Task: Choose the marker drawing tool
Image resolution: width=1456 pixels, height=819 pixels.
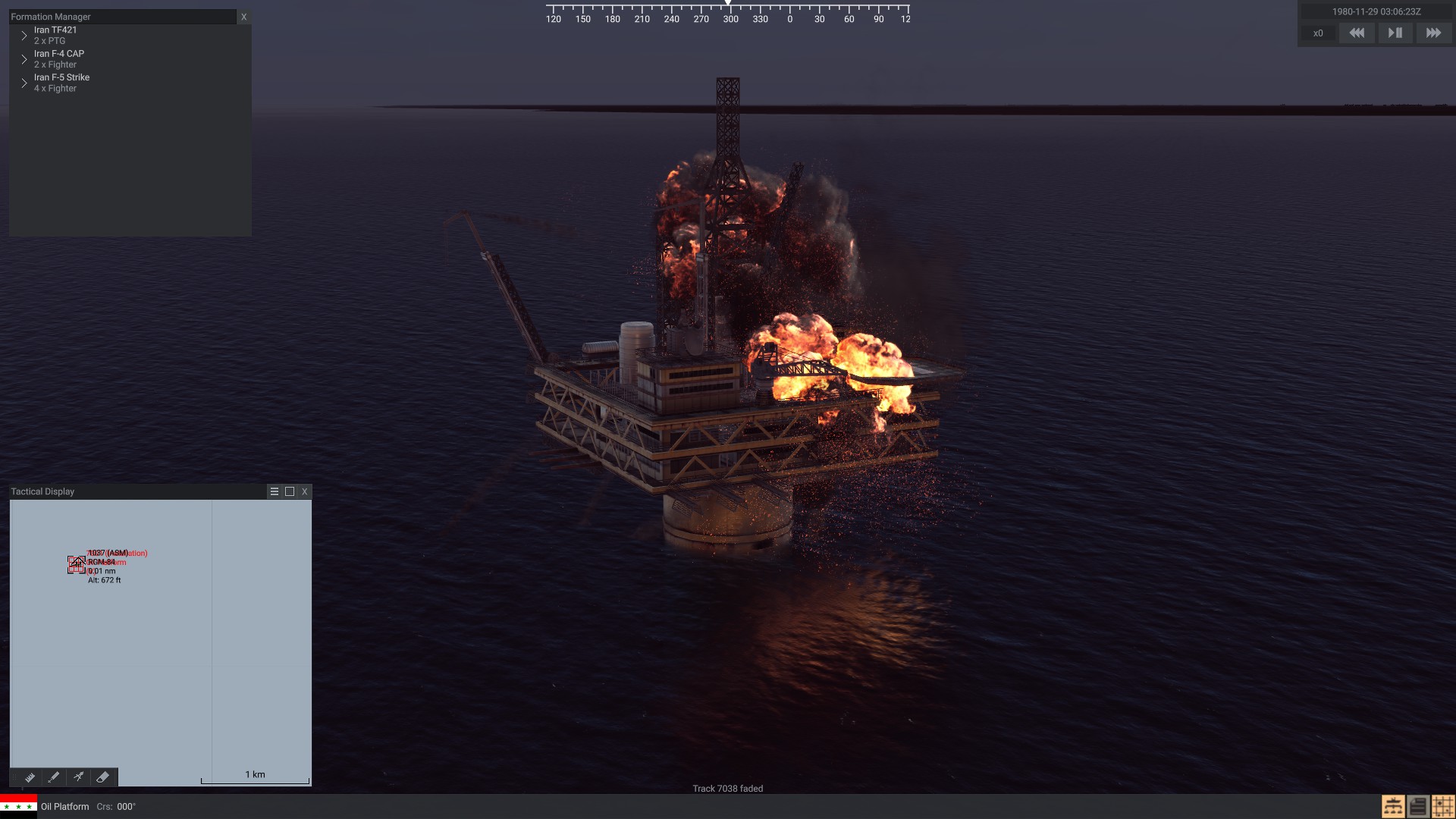Action: click(54, 777)
